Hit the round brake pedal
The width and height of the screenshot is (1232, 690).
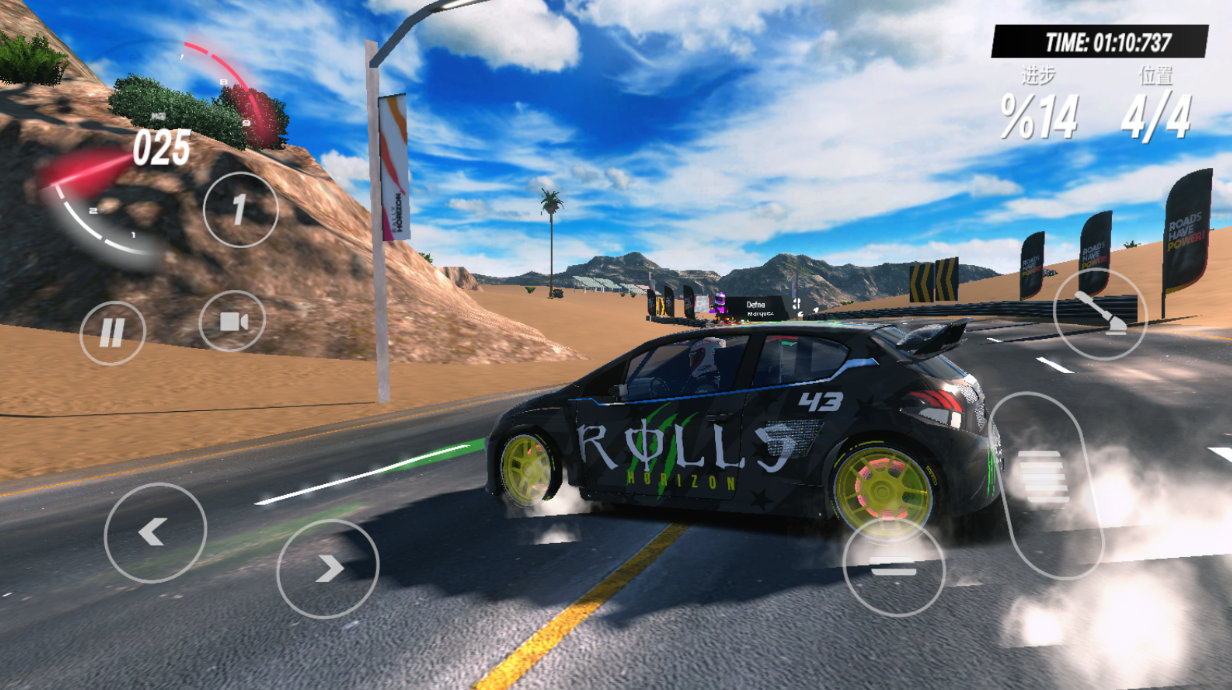893,567
